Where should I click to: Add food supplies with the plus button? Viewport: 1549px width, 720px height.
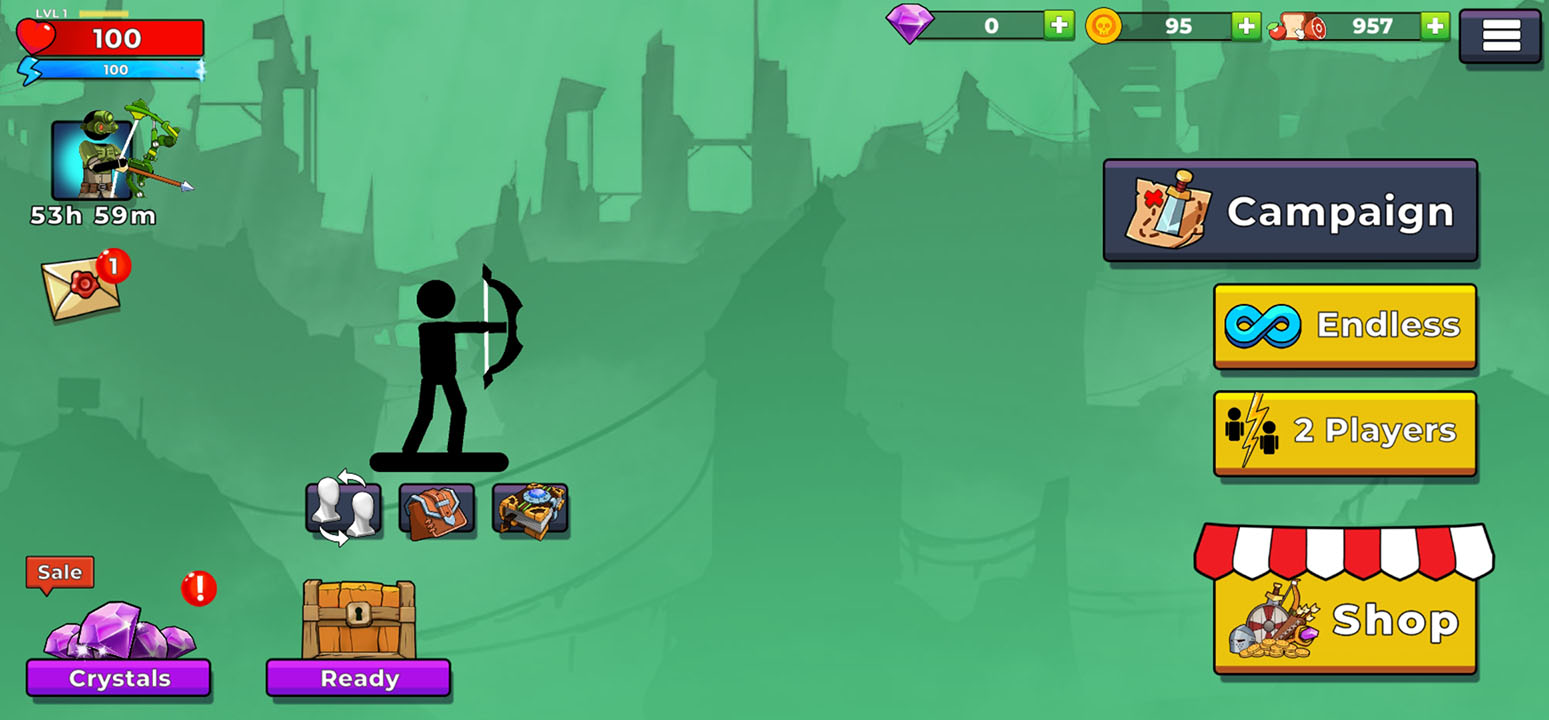point(1435,26)
